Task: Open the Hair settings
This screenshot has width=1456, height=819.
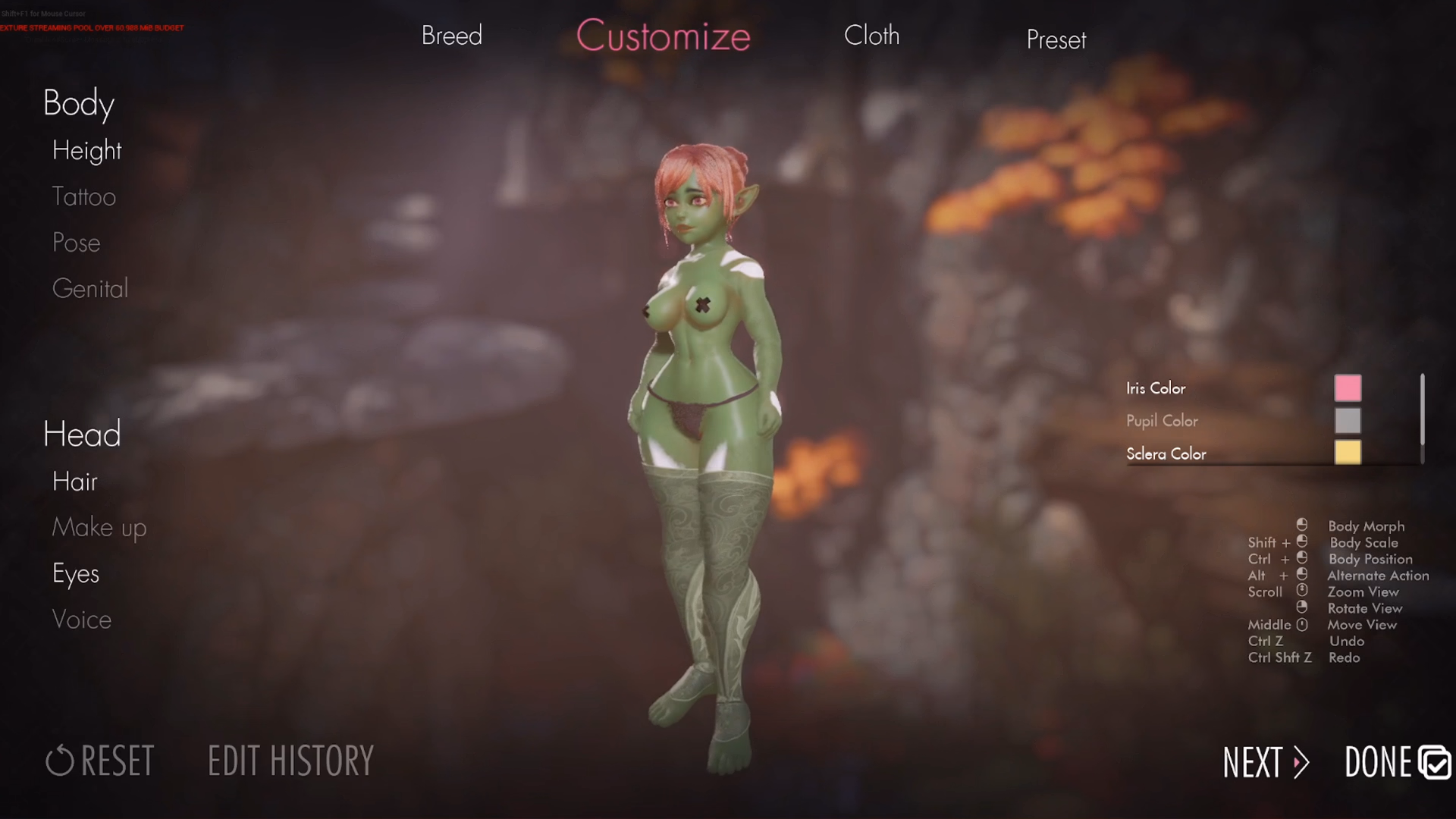Action: click(x=74, y=482)
